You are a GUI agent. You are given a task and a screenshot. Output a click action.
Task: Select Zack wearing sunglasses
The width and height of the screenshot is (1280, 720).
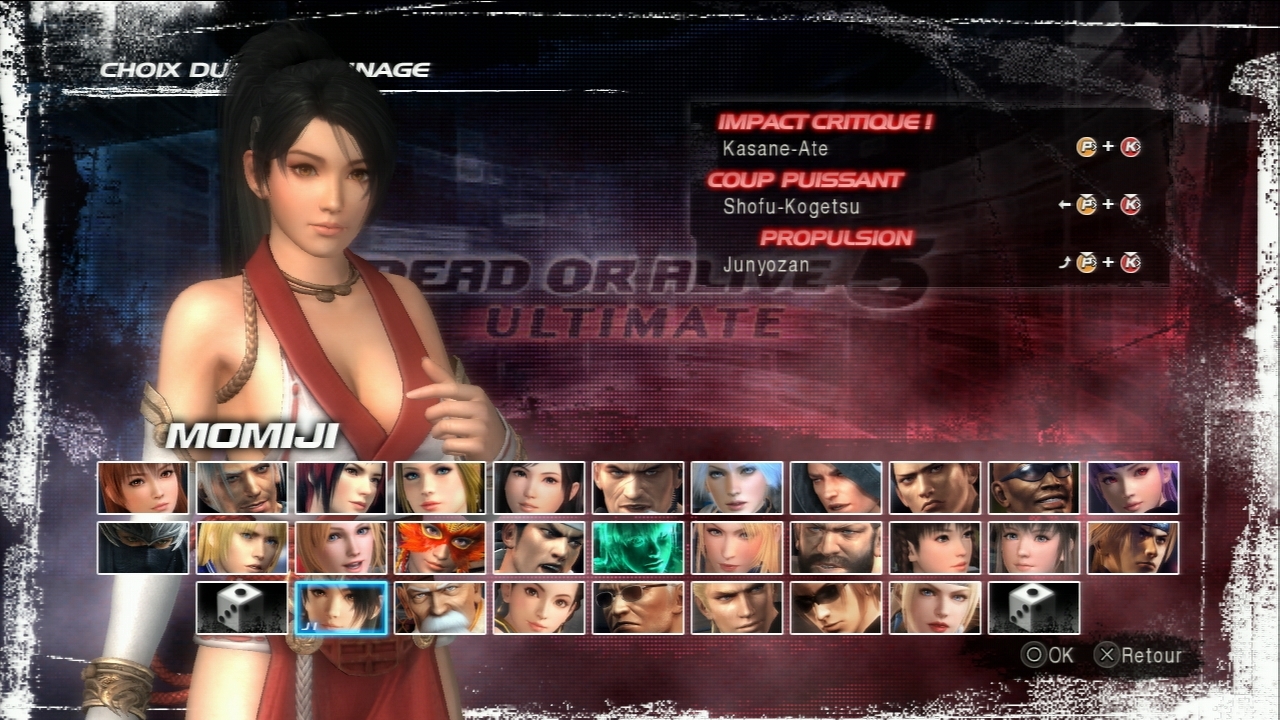click(x=1034, y=488)
